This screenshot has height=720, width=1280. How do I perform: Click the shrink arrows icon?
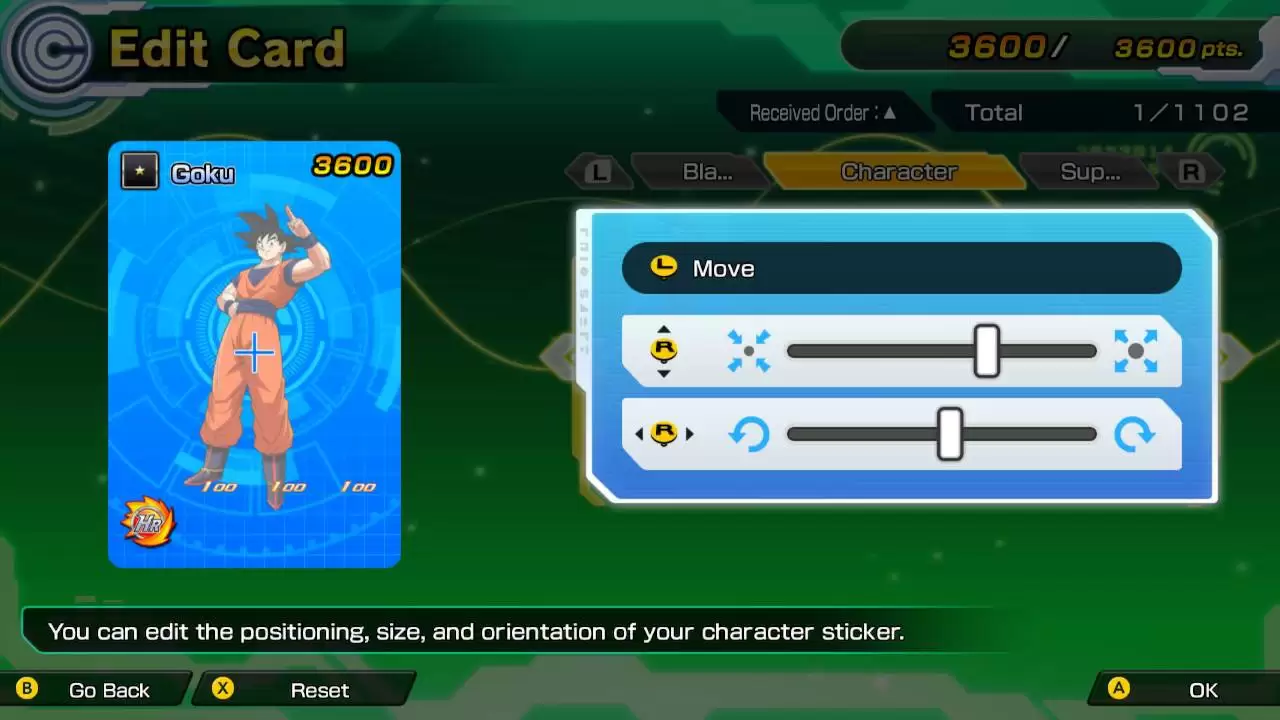click(x=749, y=351)
